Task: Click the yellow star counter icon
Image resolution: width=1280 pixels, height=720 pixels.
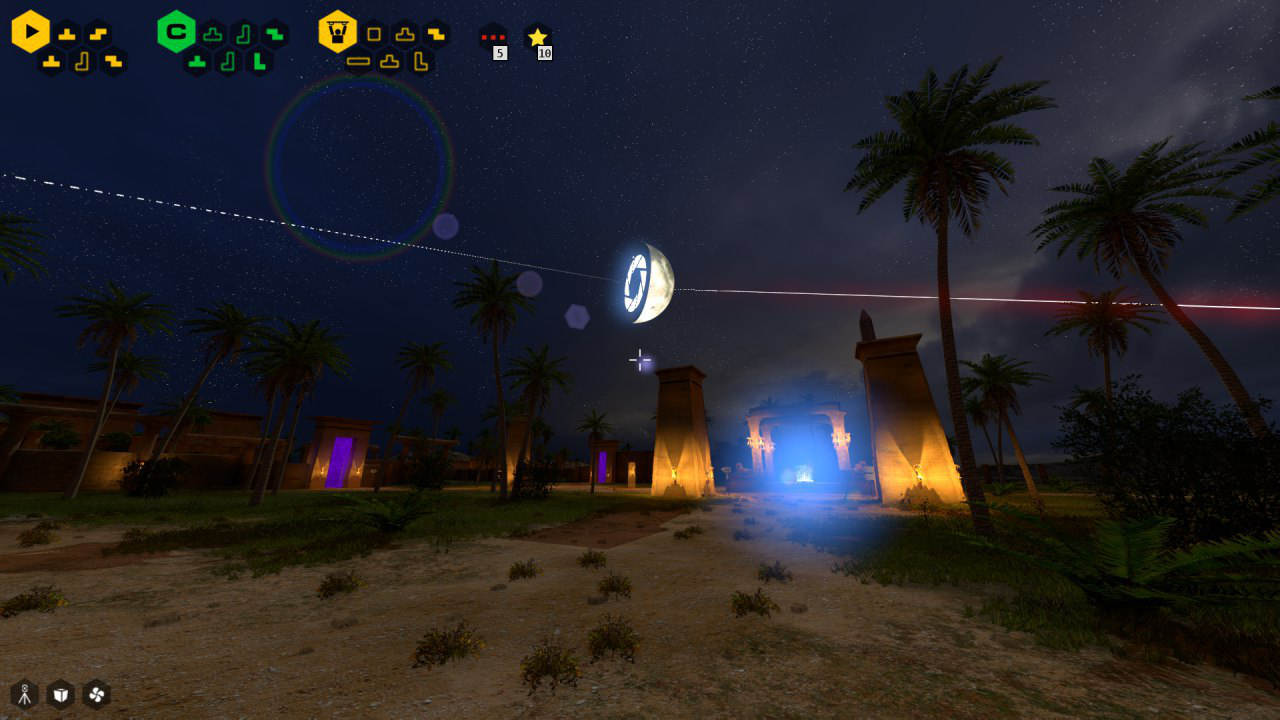Action: 538,38
